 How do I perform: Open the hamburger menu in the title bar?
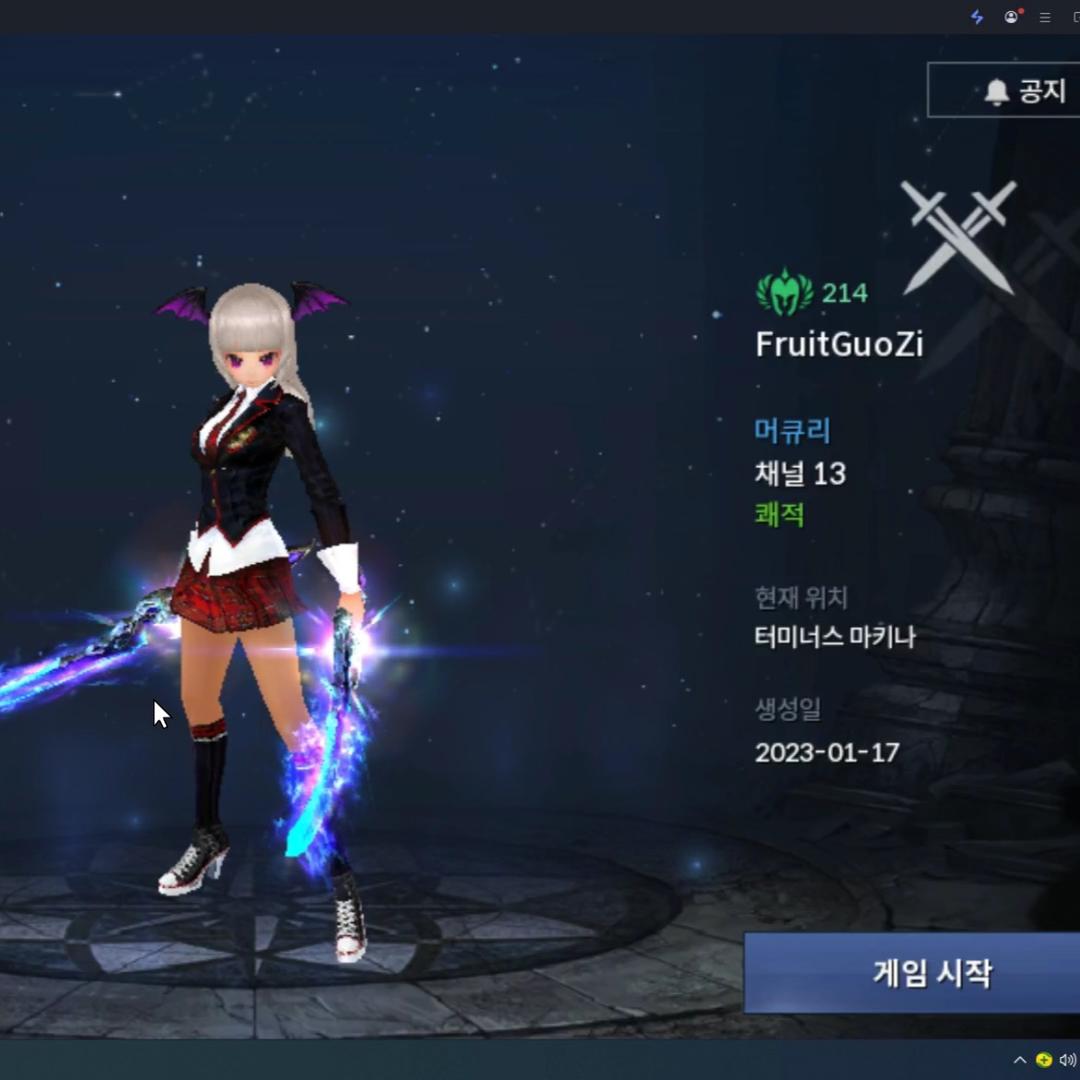[x=1045, y=17]
